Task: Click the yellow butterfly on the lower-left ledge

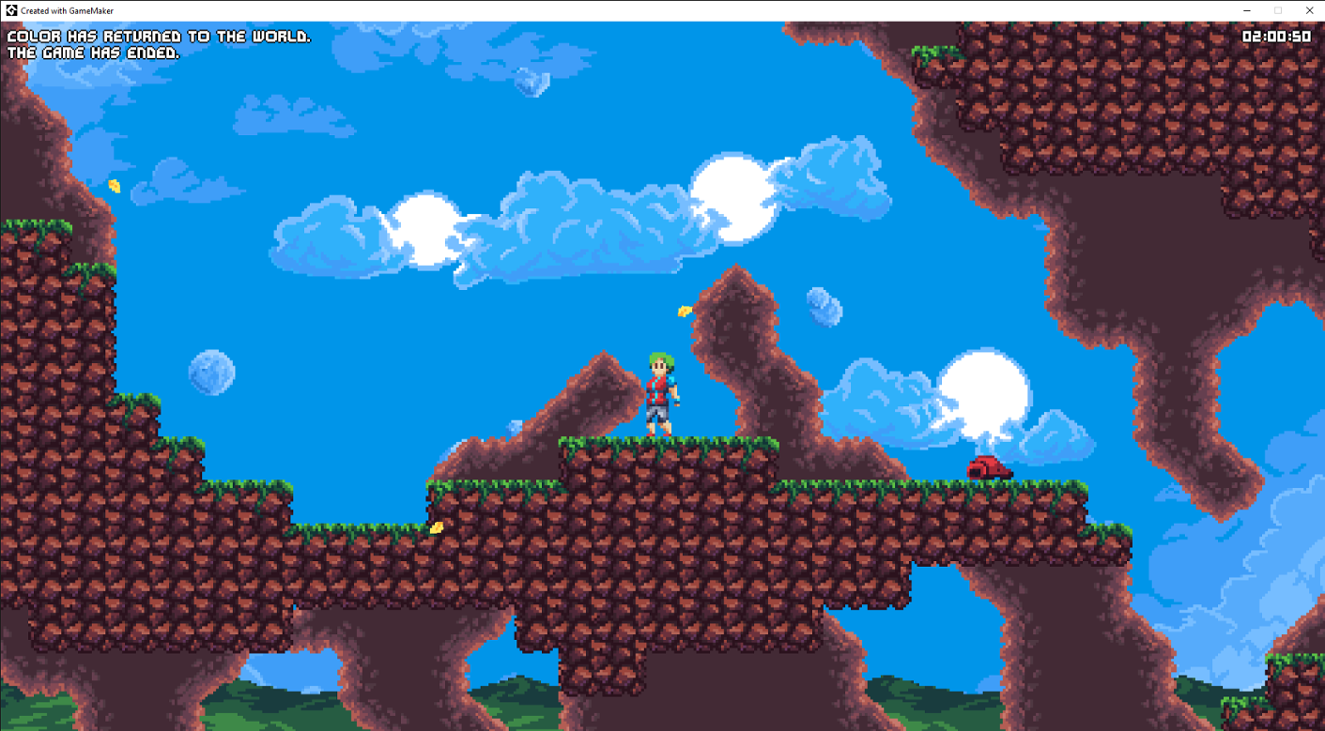Action: [436, 525]
